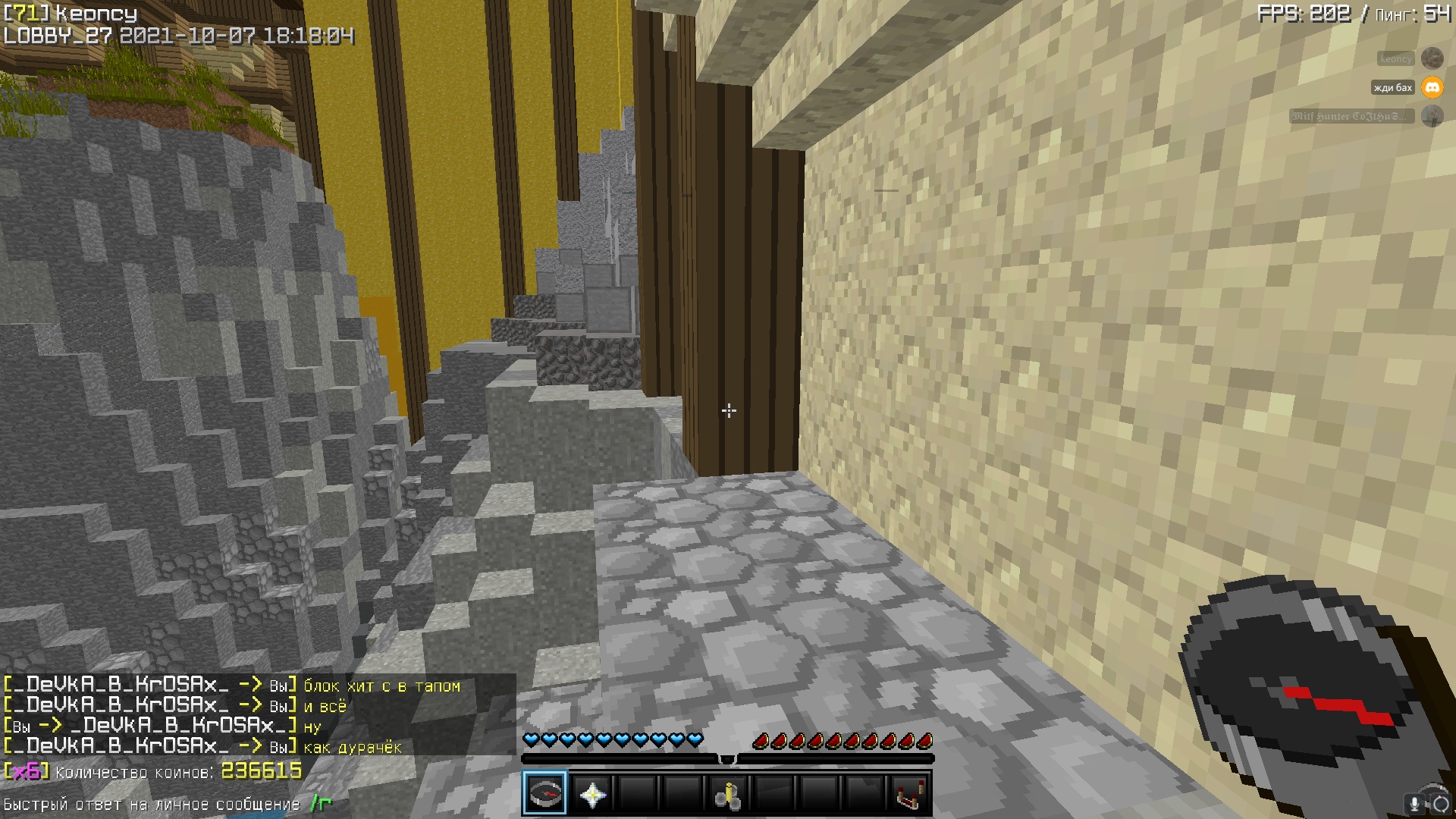Screen dimensions: 1456x819
Task: Expand the truncated Milf Hunter CoJlHuS name
Action: pos(1348,117)
